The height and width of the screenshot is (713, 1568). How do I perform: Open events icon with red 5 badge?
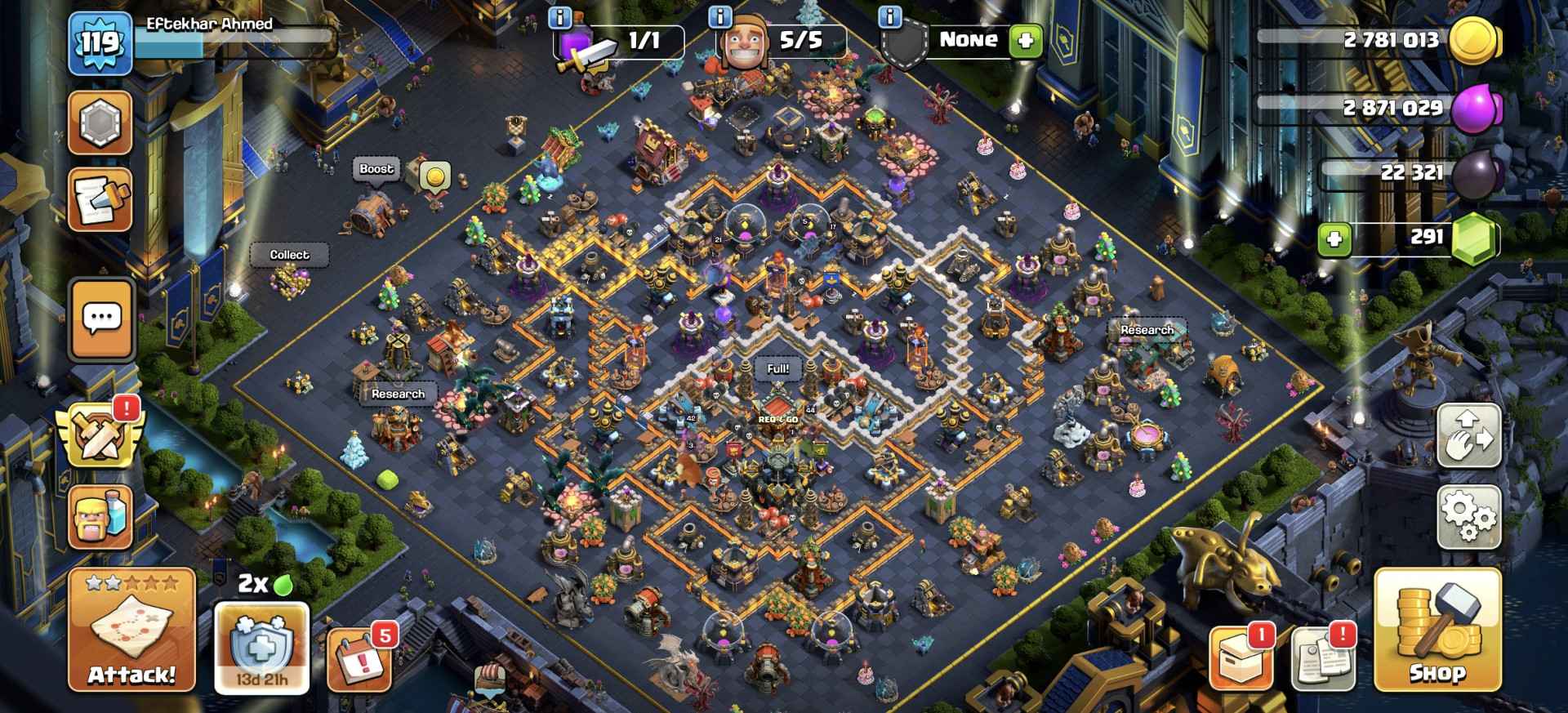361,662
